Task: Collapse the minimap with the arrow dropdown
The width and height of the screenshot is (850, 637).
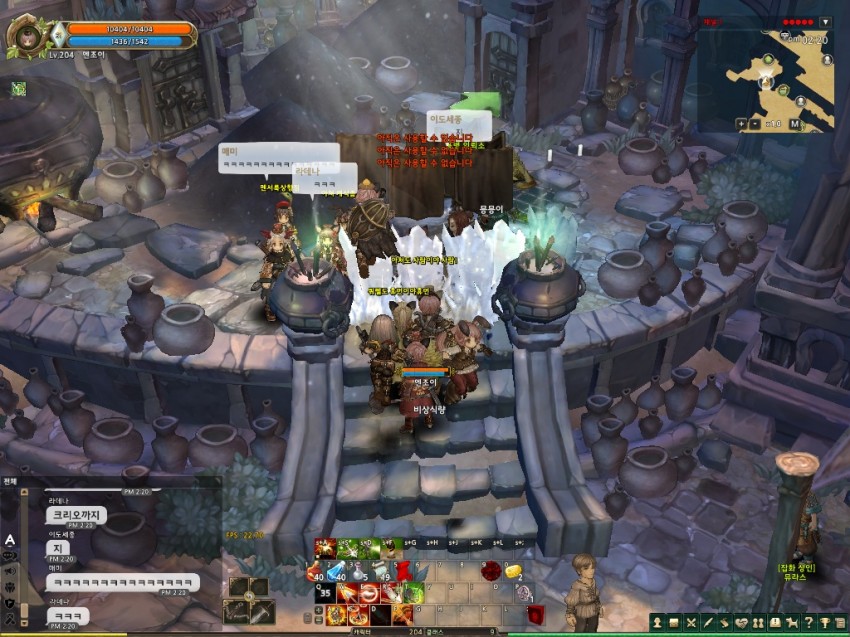Action: click(825, 22)
